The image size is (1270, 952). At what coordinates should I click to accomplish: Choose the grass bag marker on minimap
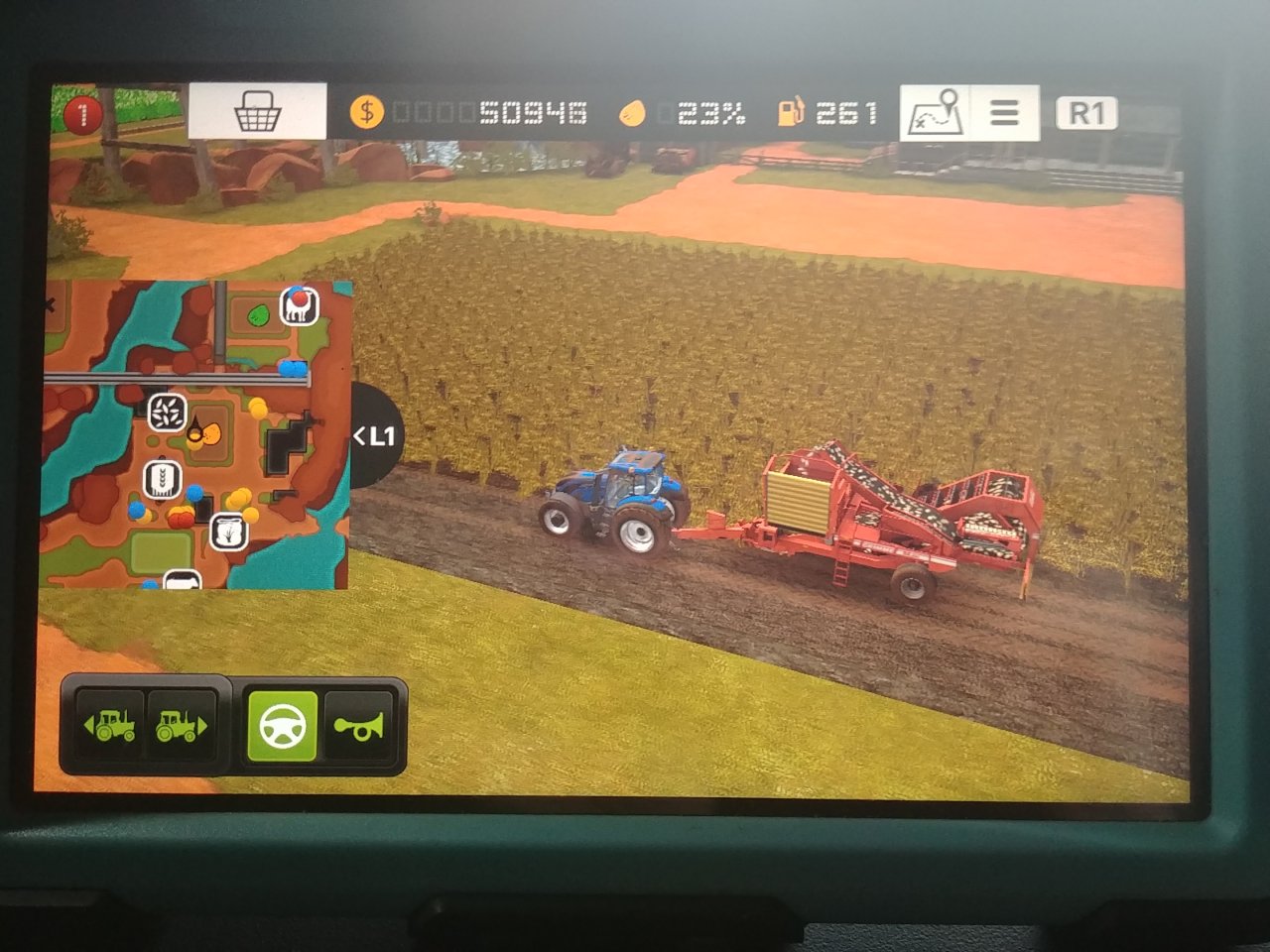click(x=228, y=533)
